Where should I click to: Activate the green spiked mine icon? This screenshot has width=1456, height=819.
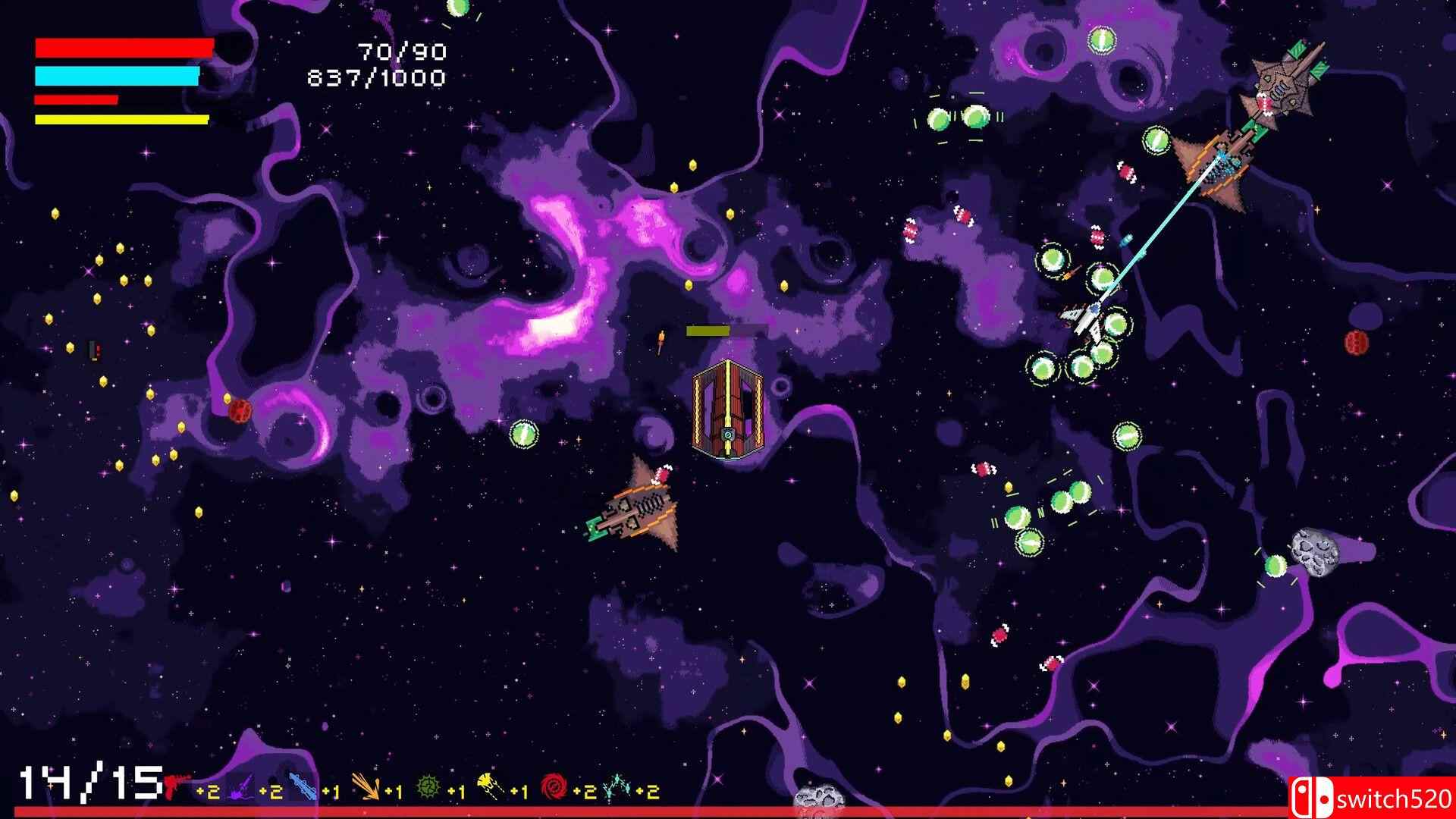coord(428,788)
